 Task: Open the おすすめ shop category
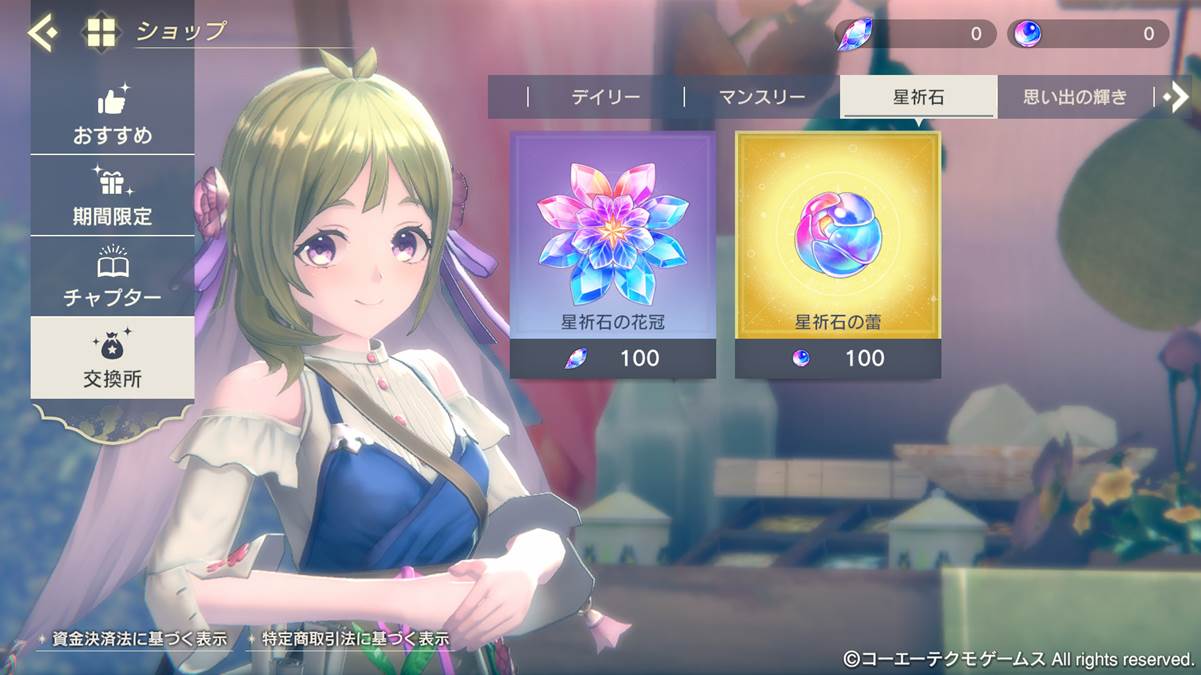[x=112, y=115]
